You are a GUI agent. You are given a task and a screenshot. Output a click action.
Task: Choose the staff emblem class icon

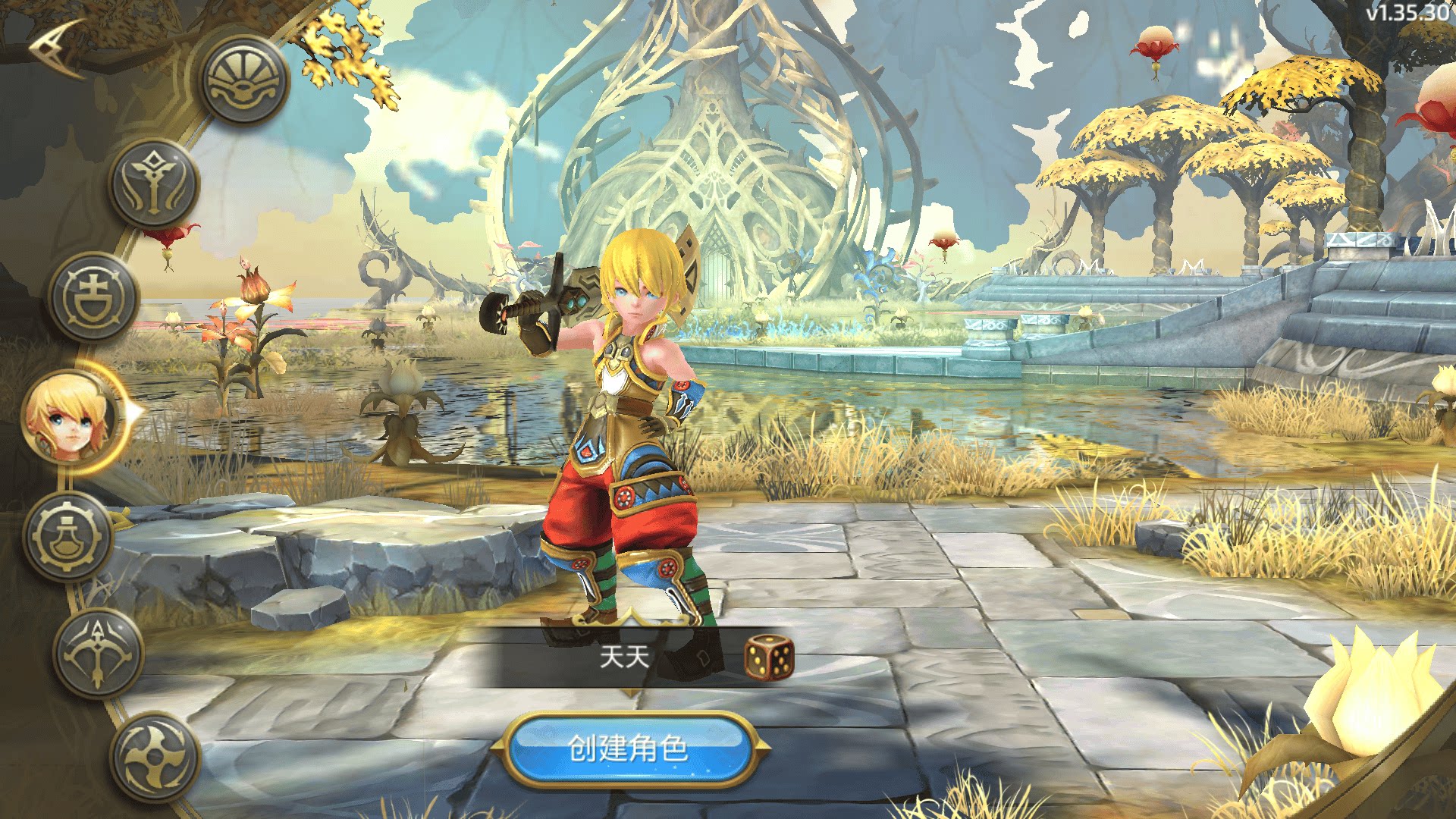tap(154, 184)
